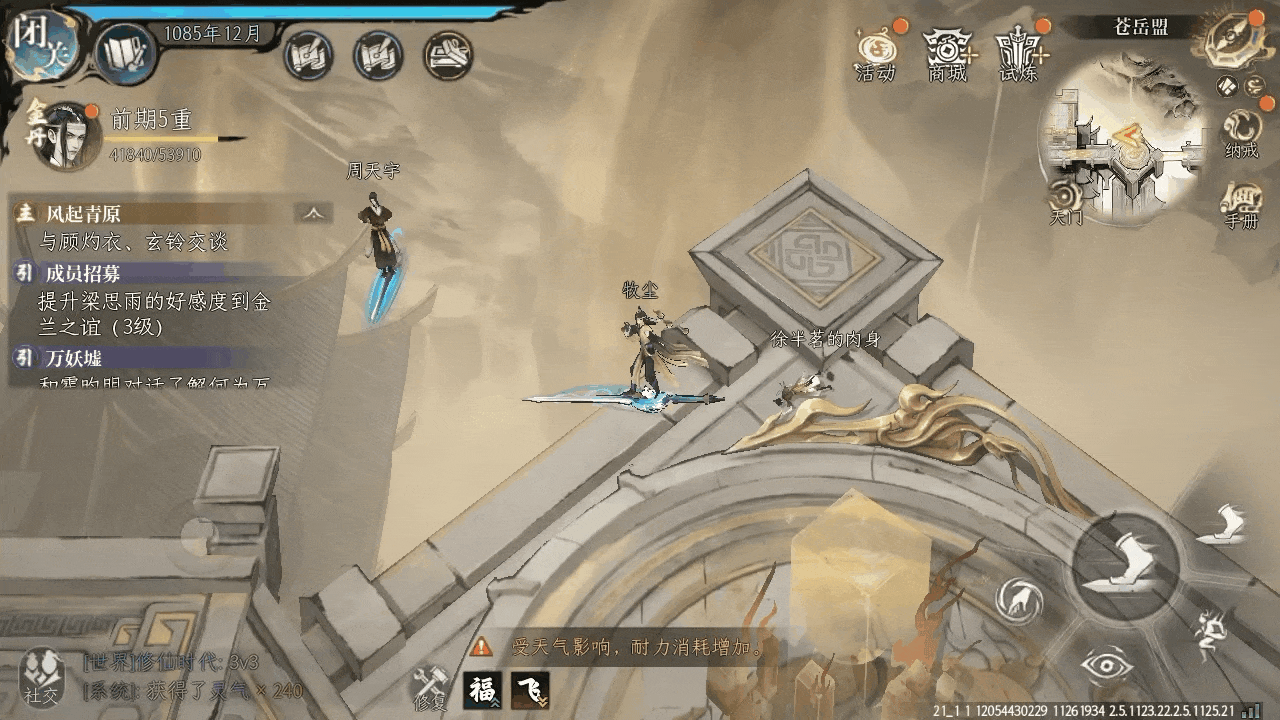Open the 活动 events menu
The height and width of the screenshot is (720, 1280).
click(875, 52)
